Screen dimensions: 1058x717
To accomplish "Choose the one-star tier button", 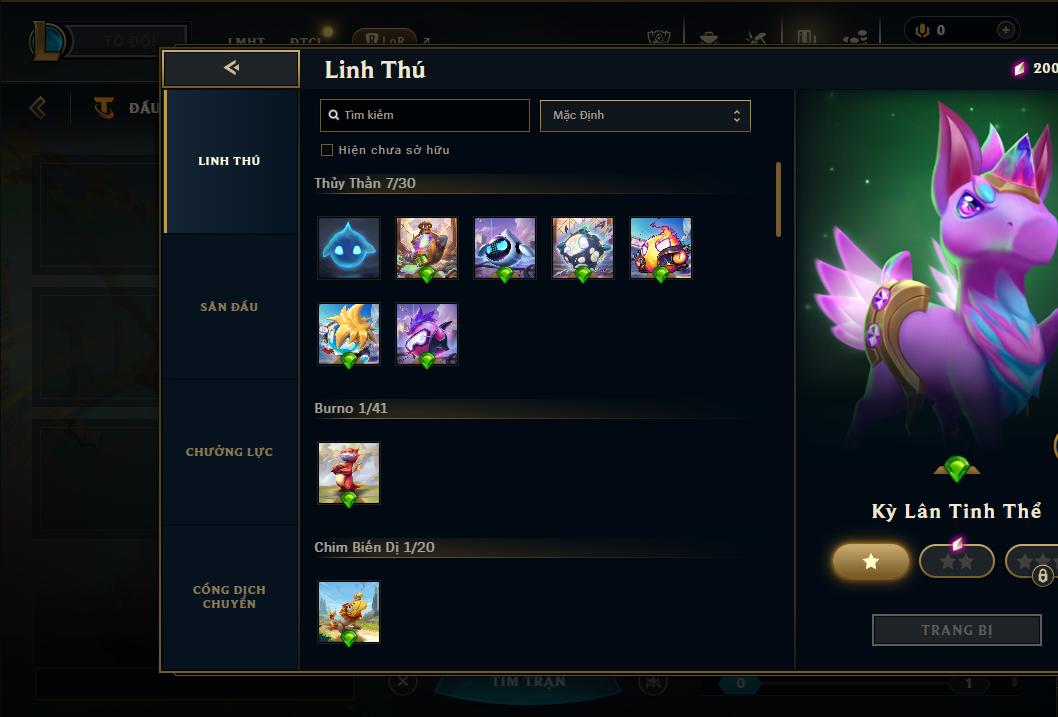I will tap(871, 562).
